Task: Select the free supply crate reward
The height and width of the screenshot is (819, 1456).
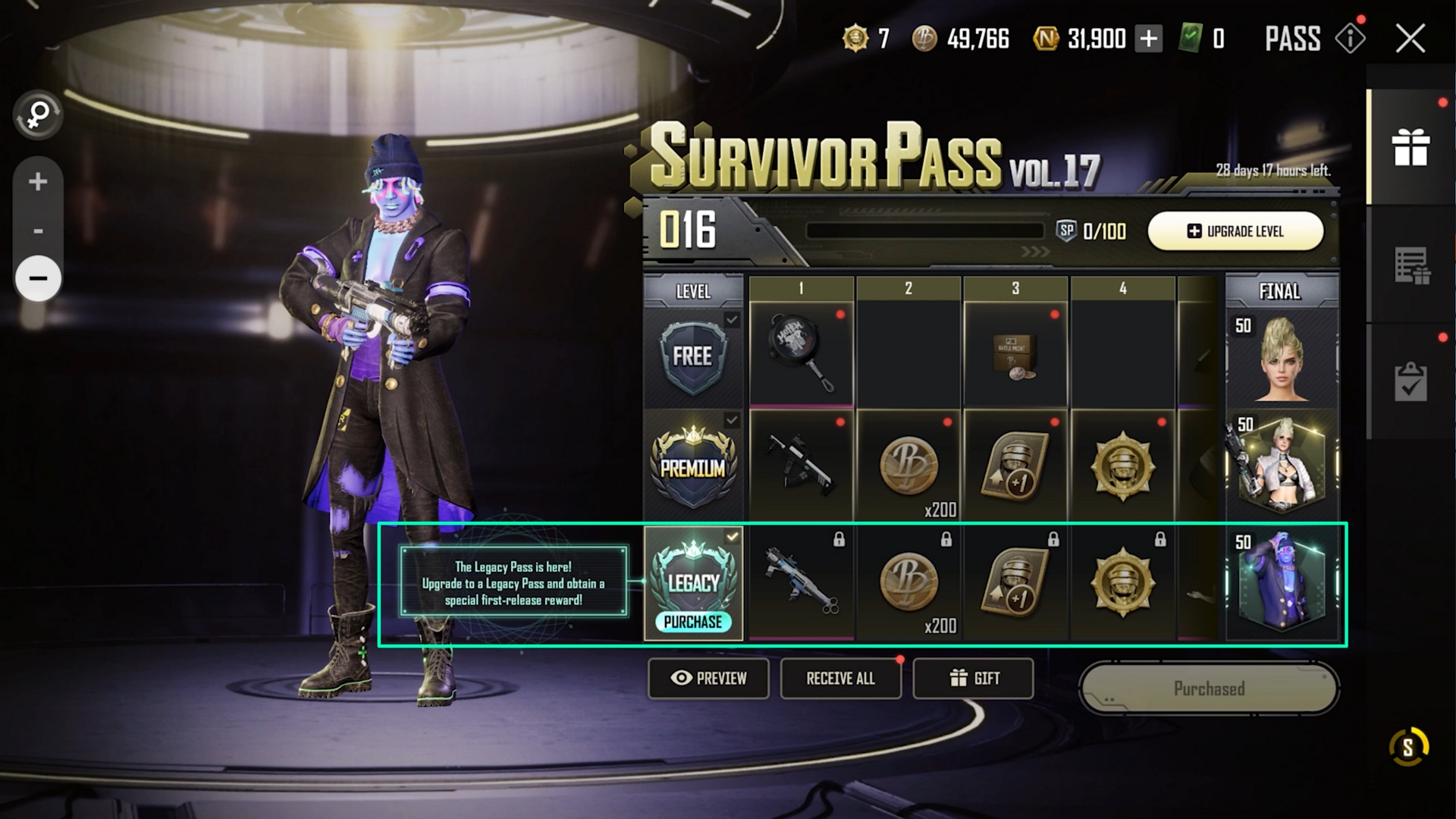Action: tap(1015, 355)
